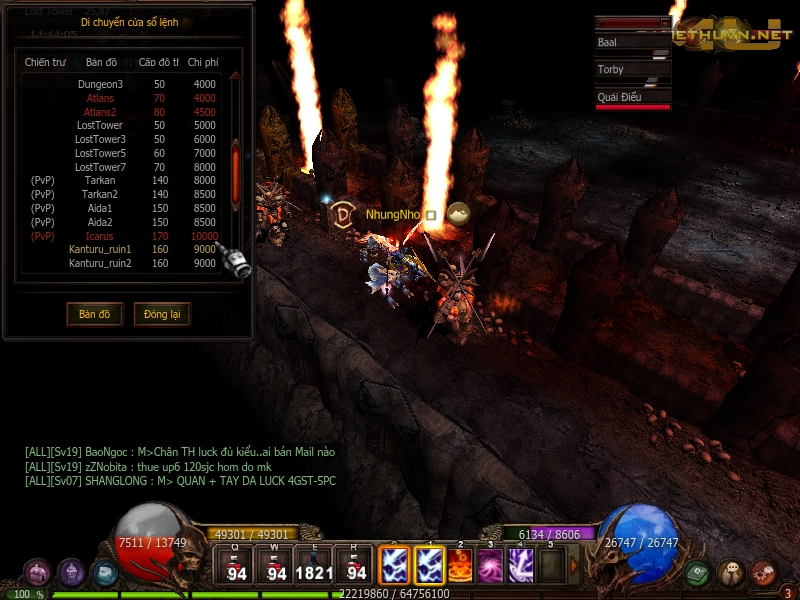
Task: Select the purple lightning skill in slot 4
Action: [521, 565]
